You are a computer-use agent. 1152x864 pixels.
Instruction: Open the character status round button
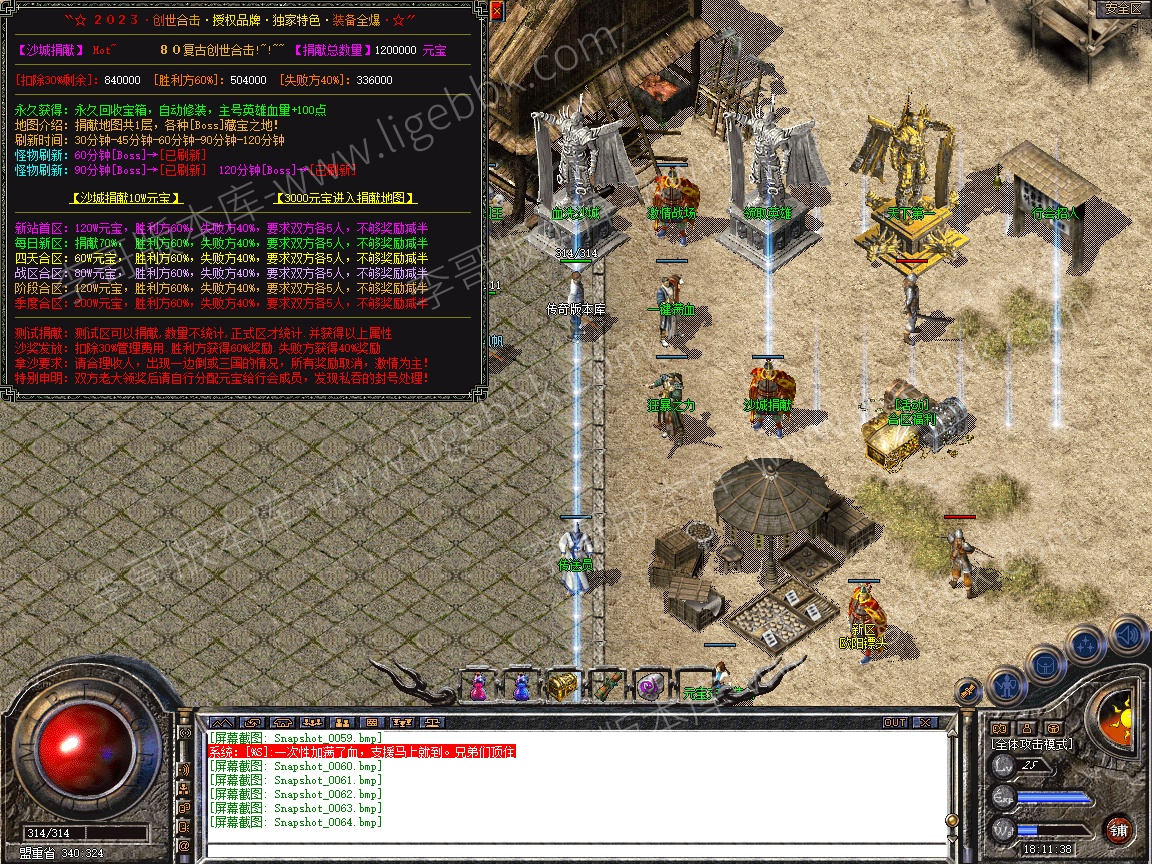[x=1006, y=685]
